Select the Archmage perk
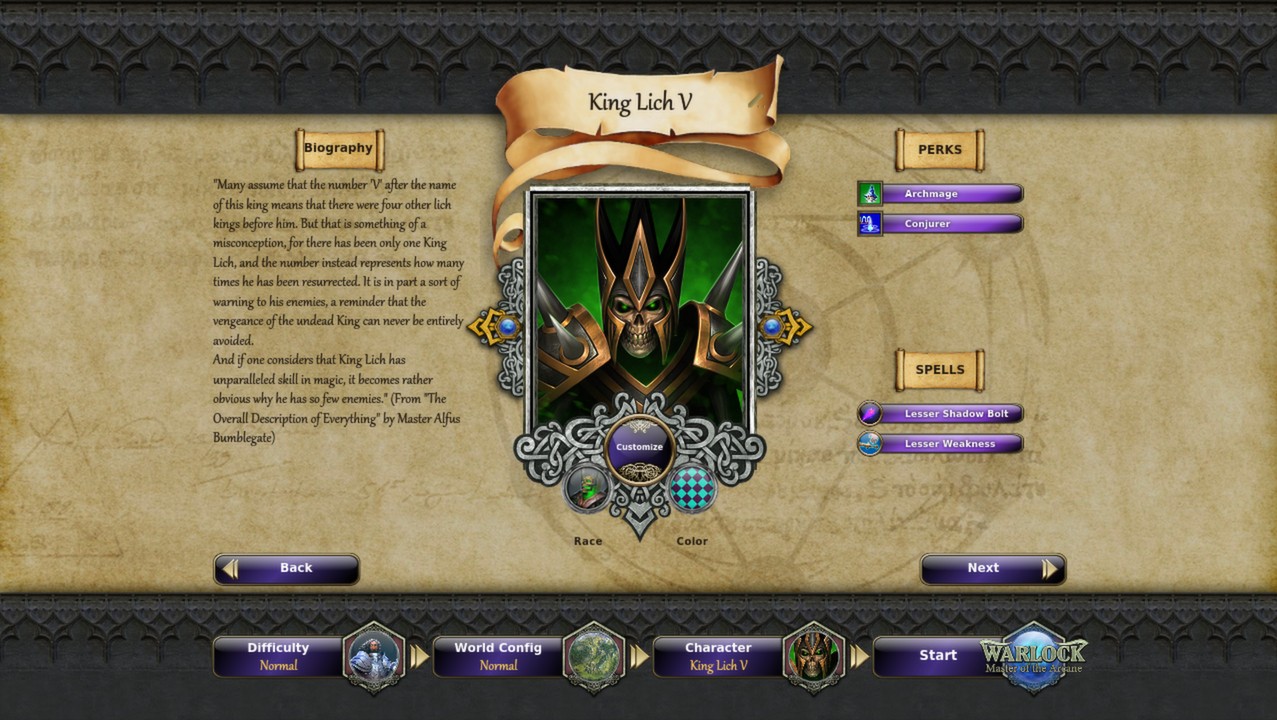 940,194
